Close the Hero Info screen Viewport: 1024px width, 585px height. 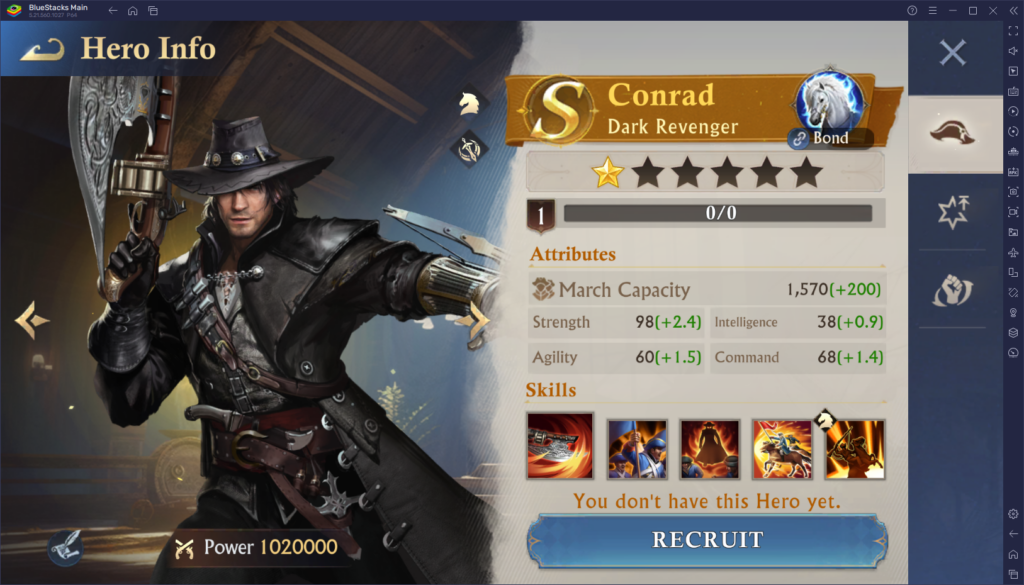tap(952, 53)
